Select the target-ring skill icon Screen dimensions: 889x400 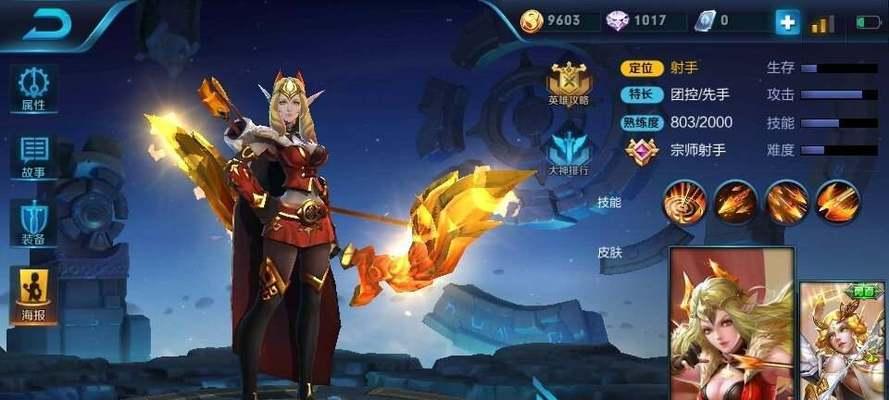point(685,202)
